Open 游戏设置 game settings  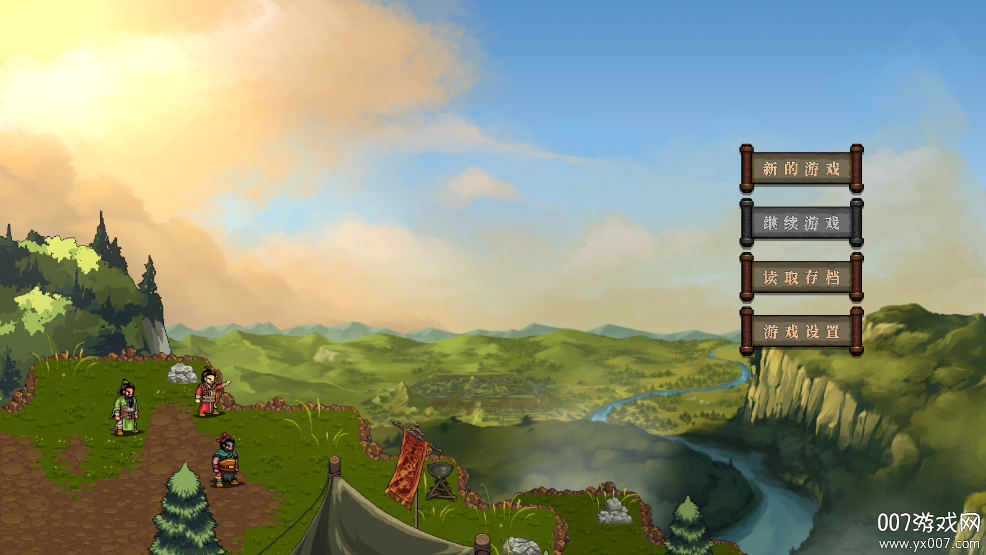coord(801,331)
